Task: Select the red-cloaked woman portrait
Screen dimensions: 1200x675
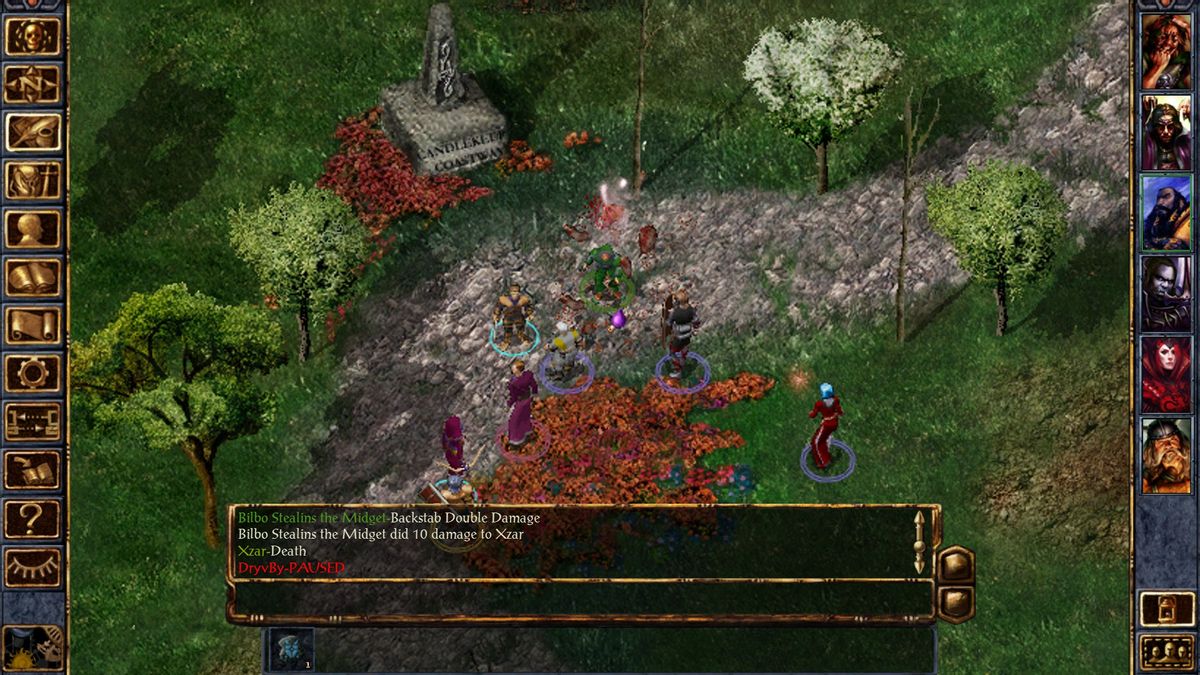Action: click(1166, 375)
